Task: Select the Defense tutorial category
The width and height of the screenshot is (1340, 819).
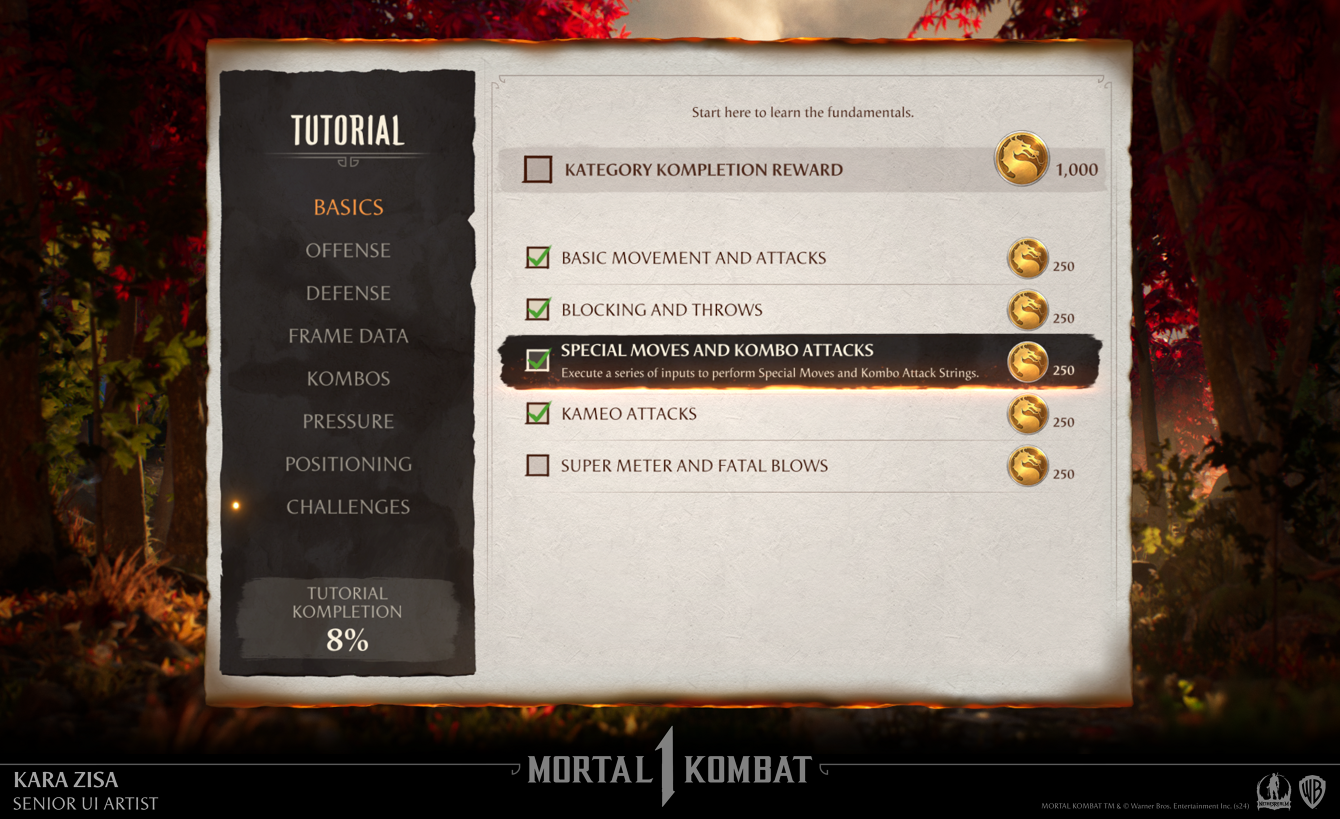Action: click(x=347, y=293)
